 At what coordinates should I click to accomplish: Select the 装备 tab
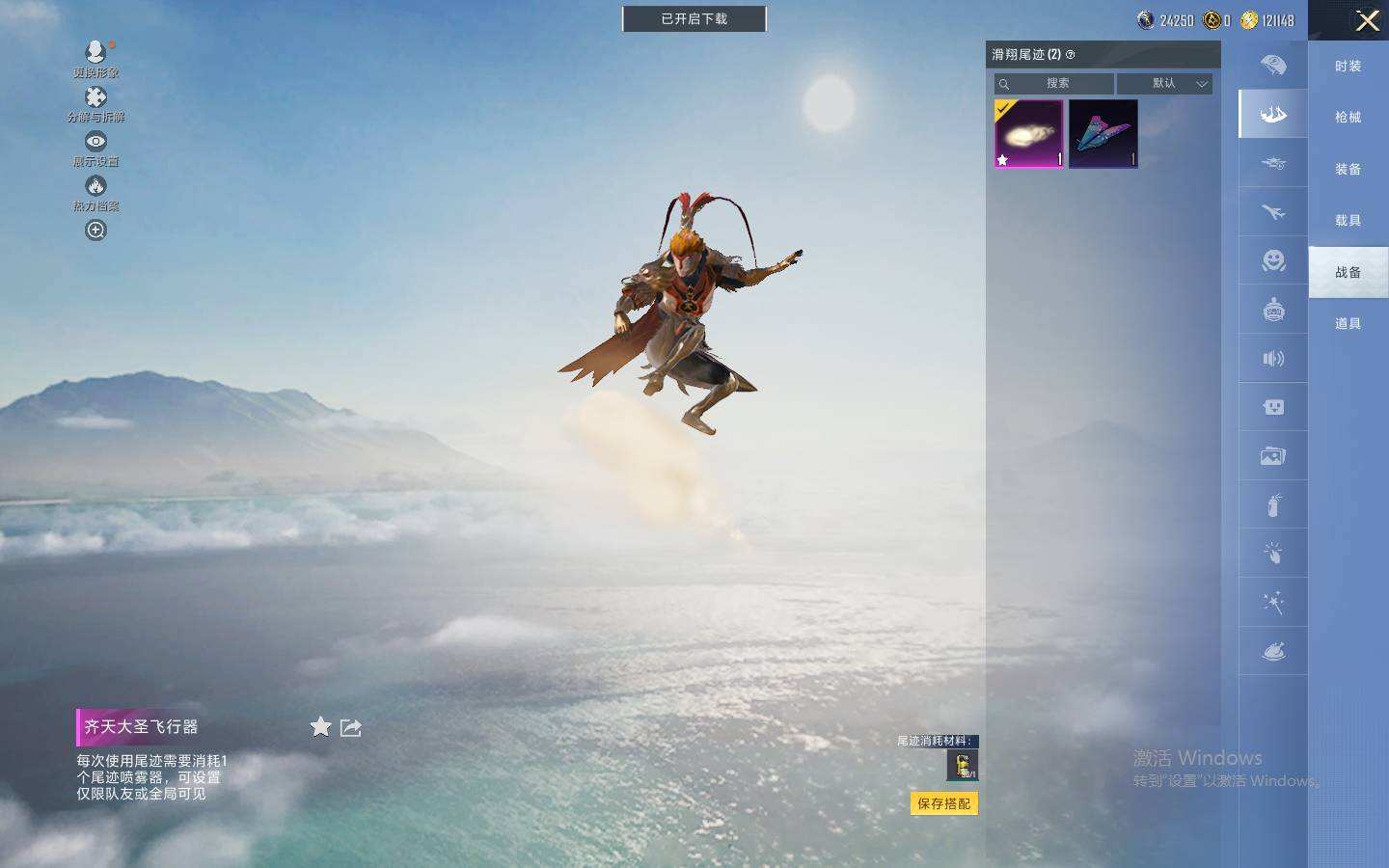[x=1348, y=170]
